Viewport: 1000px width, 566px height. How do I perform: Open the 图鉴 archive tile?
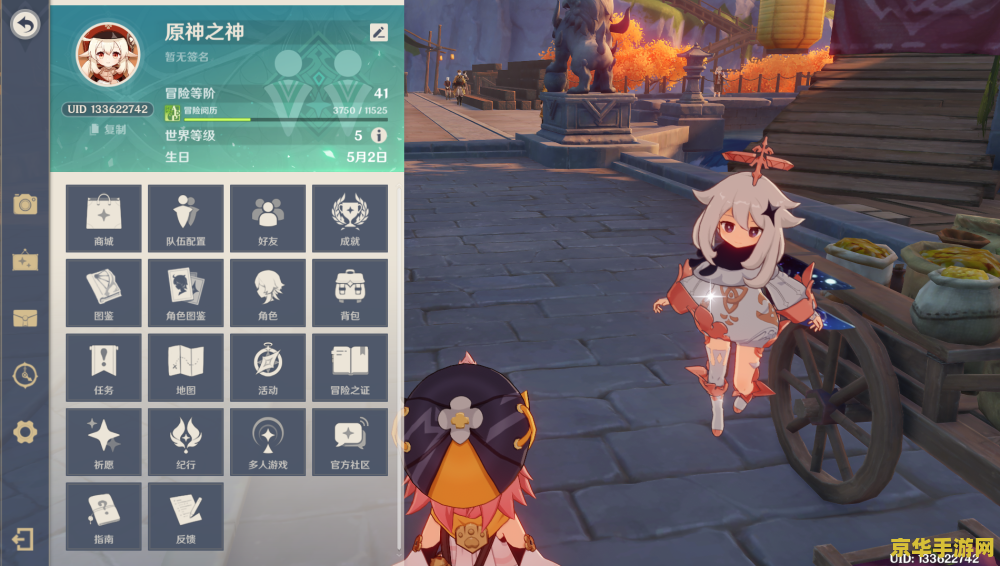pyautogui.click(x=104, y=293)
